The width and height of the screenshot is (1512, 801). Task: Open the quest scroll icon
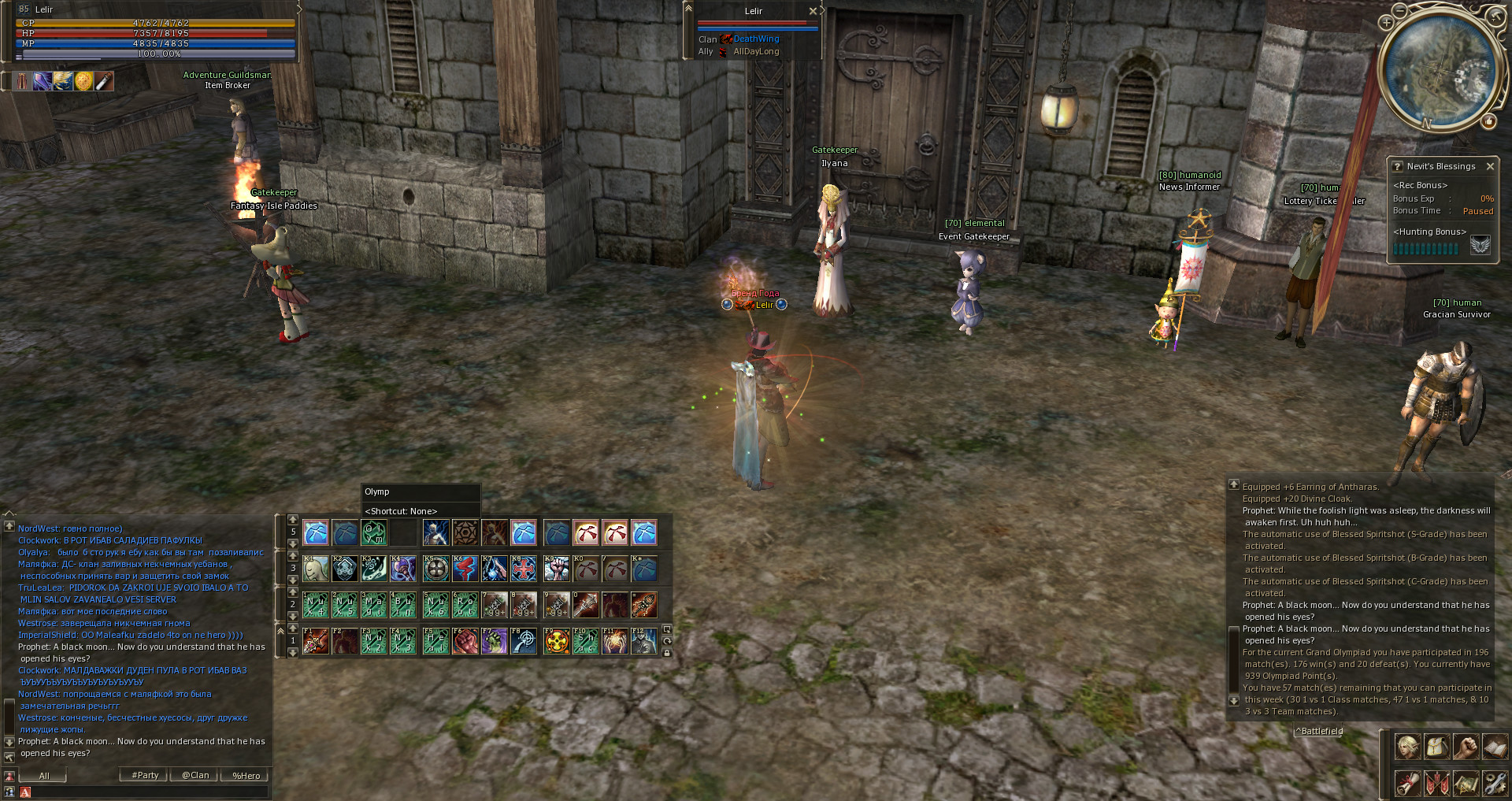[x=1407, y=783]
